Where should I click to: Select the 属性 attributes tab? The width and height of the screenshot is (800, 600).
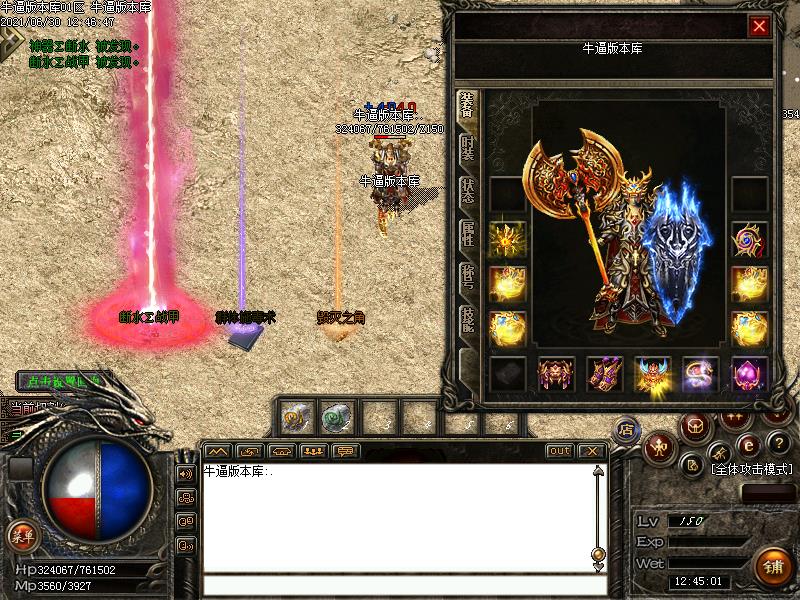[x=466, y=233]
